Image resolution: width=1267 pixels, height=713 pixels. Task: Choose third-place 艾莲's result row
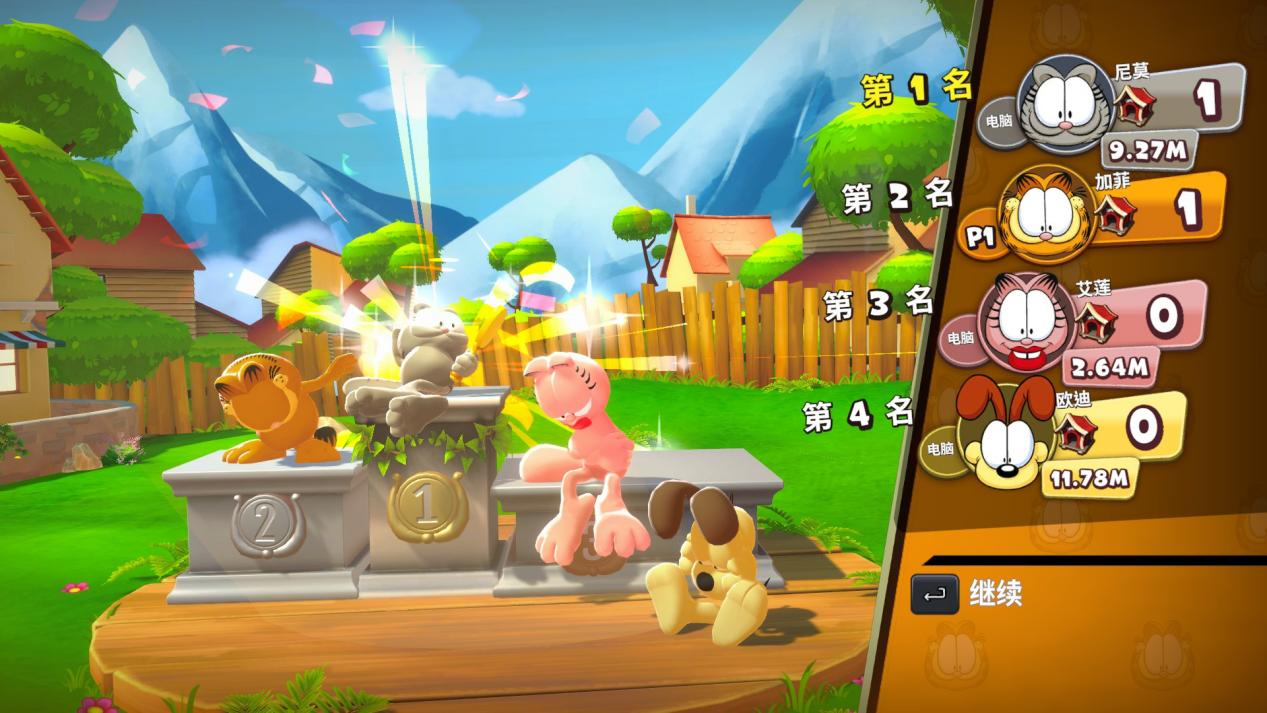coord(1110,320)
